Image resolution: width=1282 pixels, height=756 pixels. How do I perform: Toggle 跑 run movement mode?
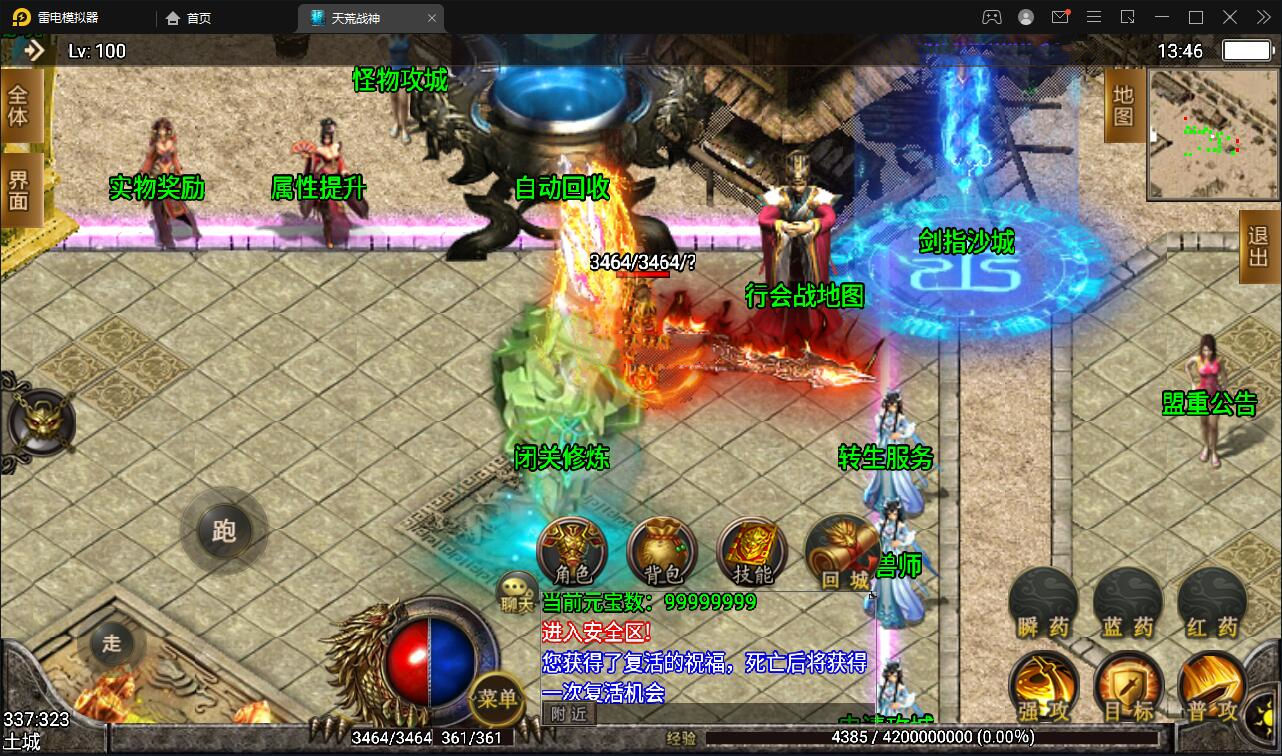coord(224,532)
